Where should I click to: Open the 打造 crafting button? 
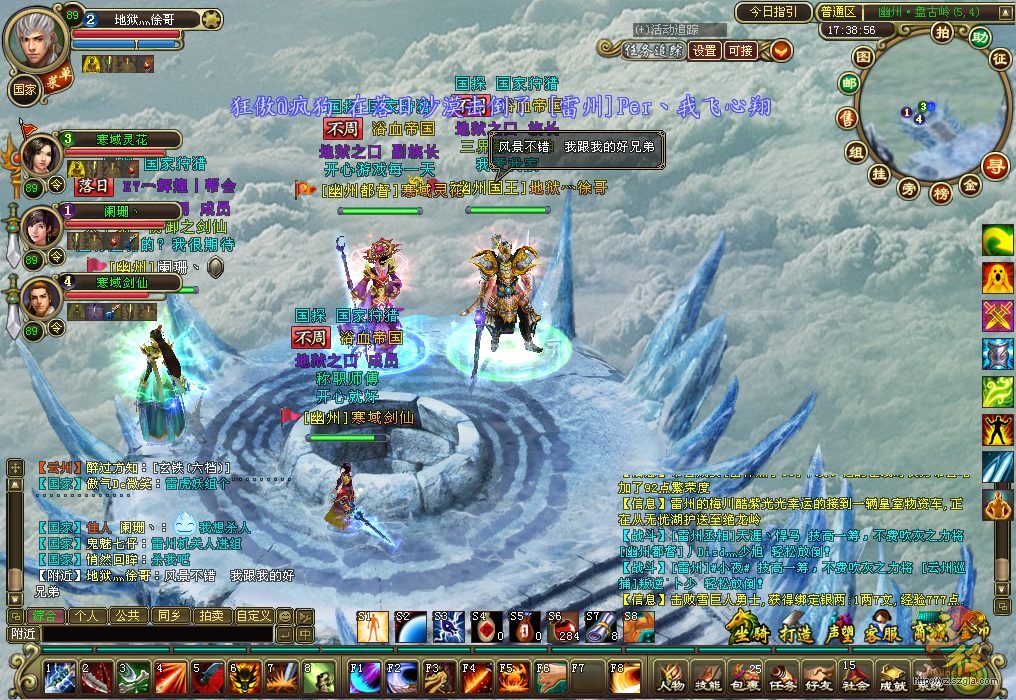[795, 632]
